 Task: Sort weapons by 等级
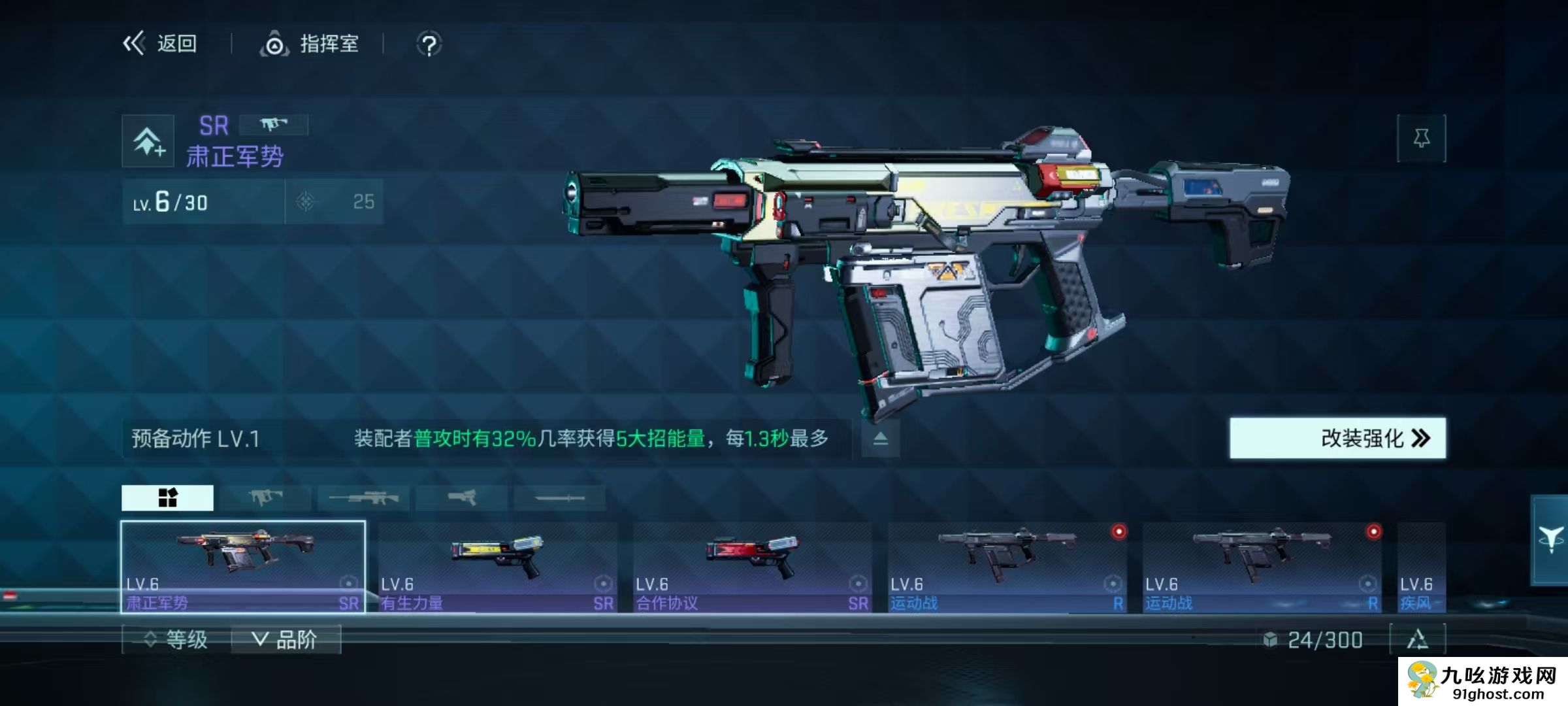click(x=176, y=639)
